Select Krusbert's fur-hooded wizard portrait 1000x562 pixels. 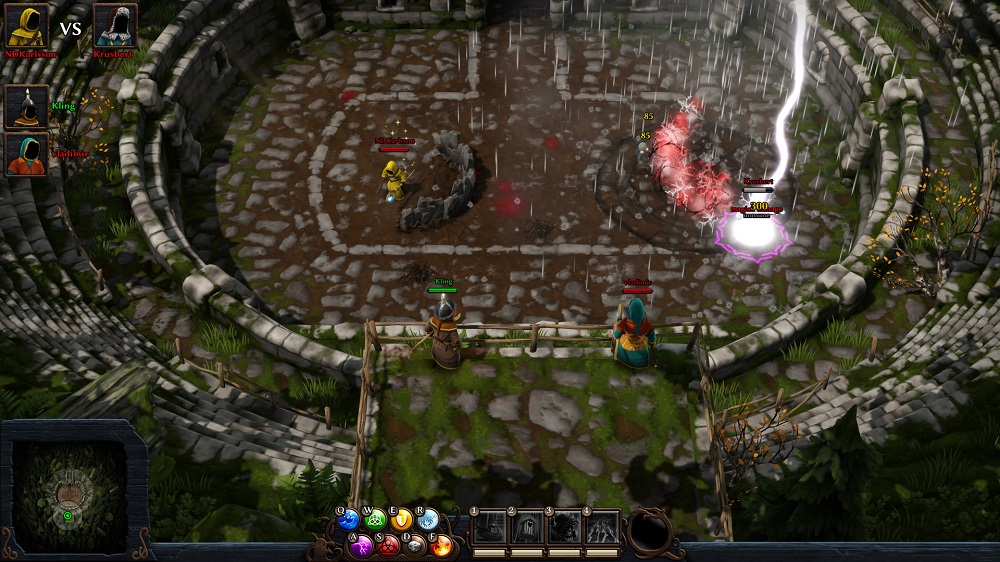point(115,25)
